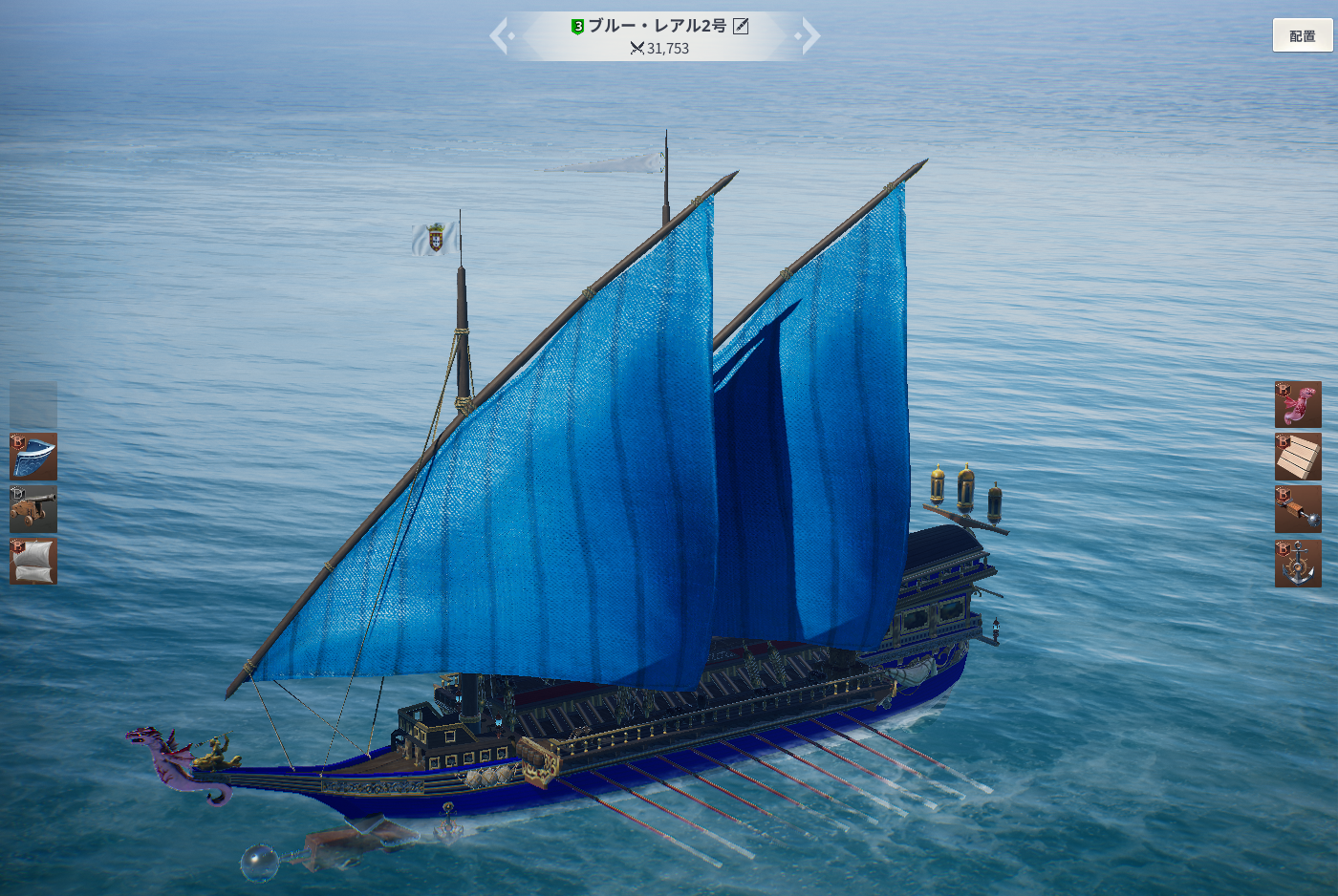Switch to the previous ship with left arrow
Image resolution: width=1338 pixels, height=896 pixels.
[x=501, y=36]
